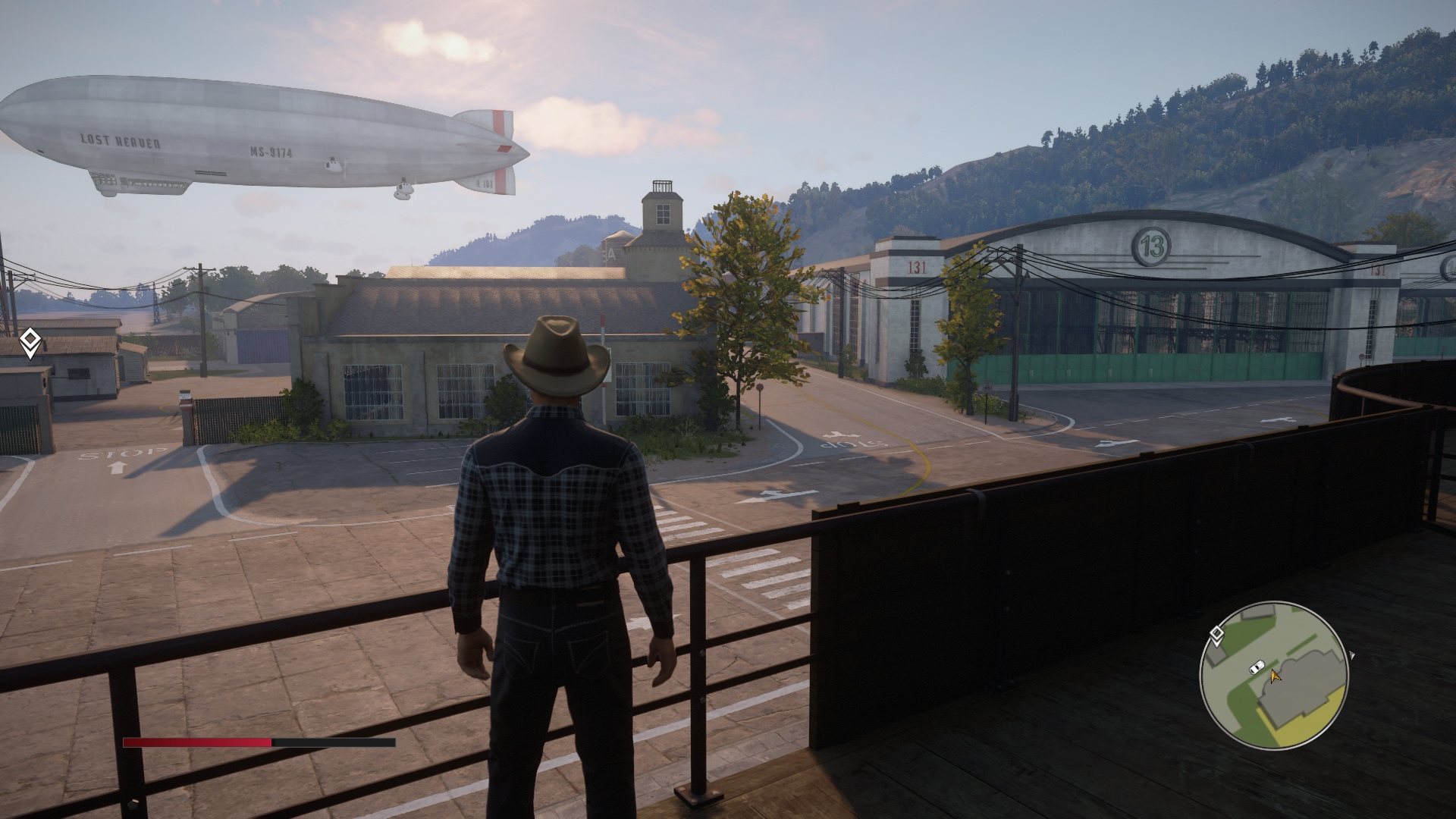
Task: Select the diamond waypoint marker beside the sheds
Action: 30,342
